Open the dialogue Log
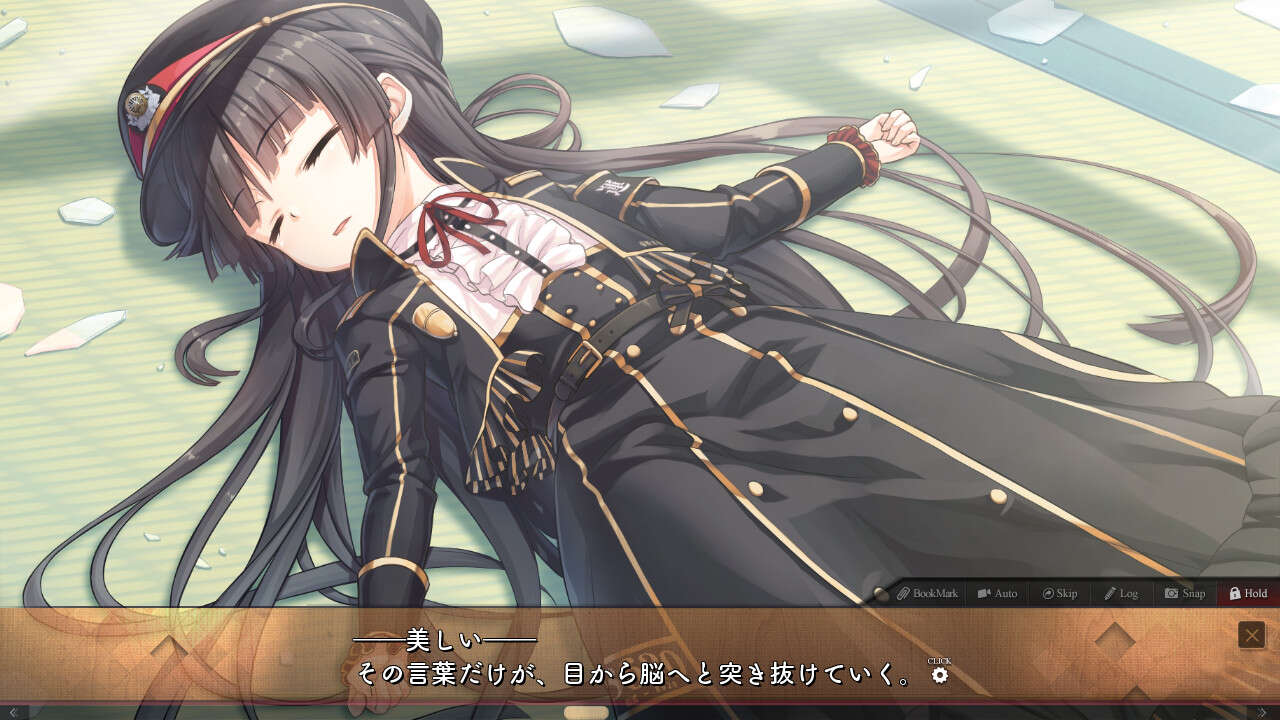The height and width of the screenshot is (720, 1280). click(1121, 593)
